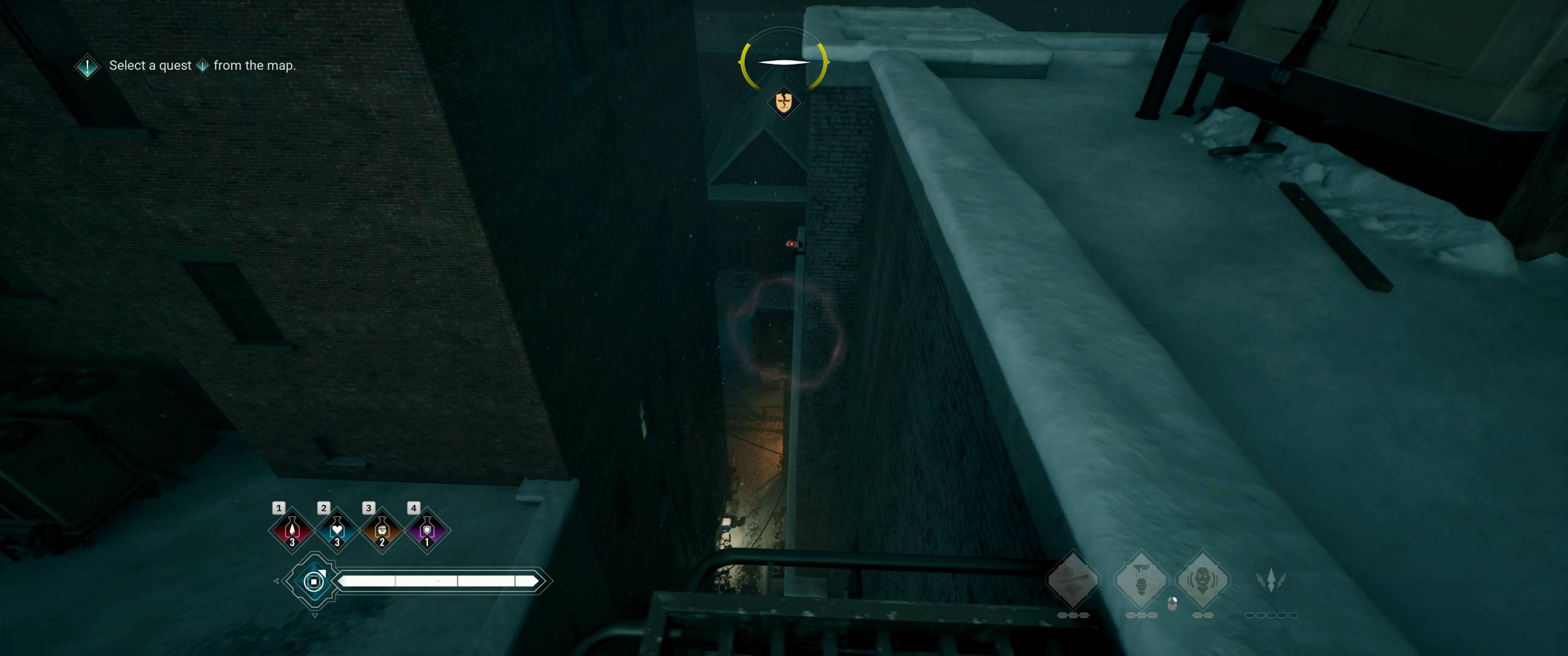Select the orange fist serum in slot 3
This screenshot has height=656, width=1568.
coord(382,531)
